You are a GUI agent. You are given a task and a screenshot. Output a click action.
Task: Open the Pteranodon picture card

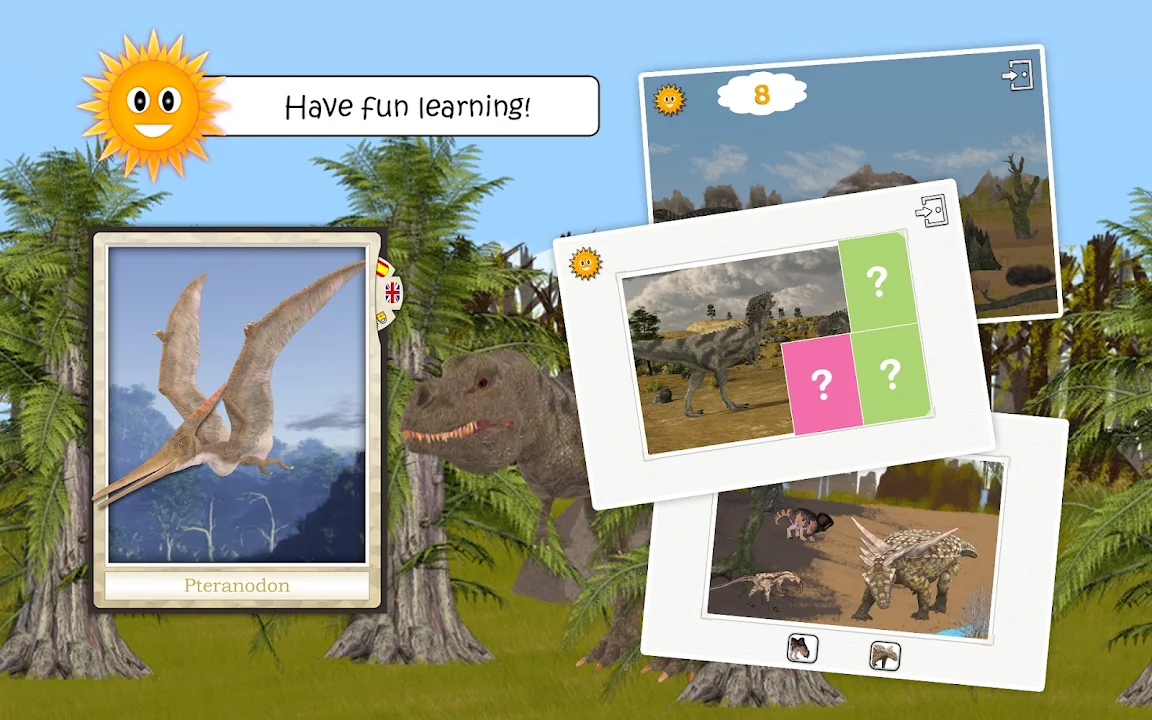coord(237,405)
